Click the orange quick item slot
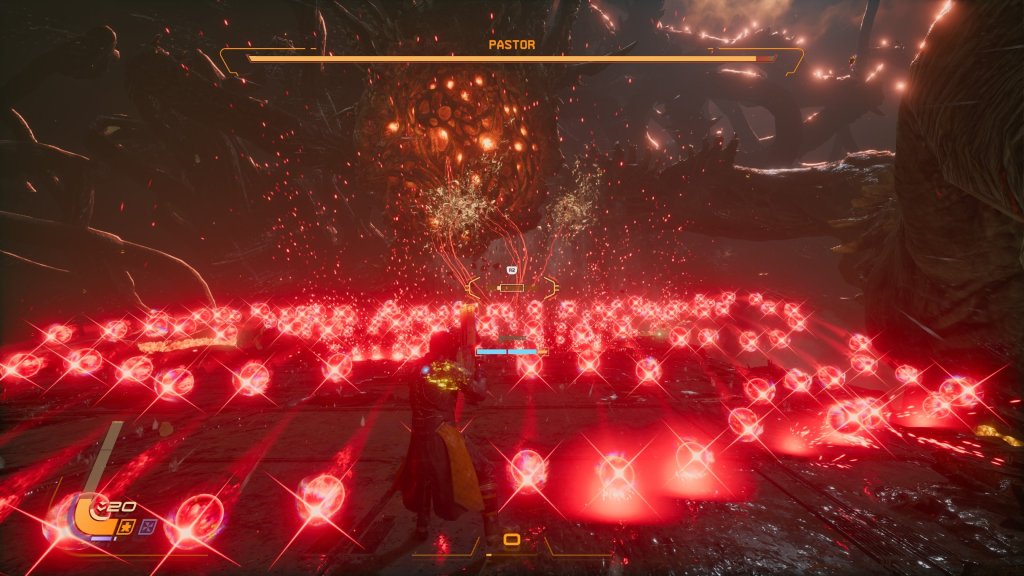The height and width of the screenshot is (576, 1024). (511, 540)
